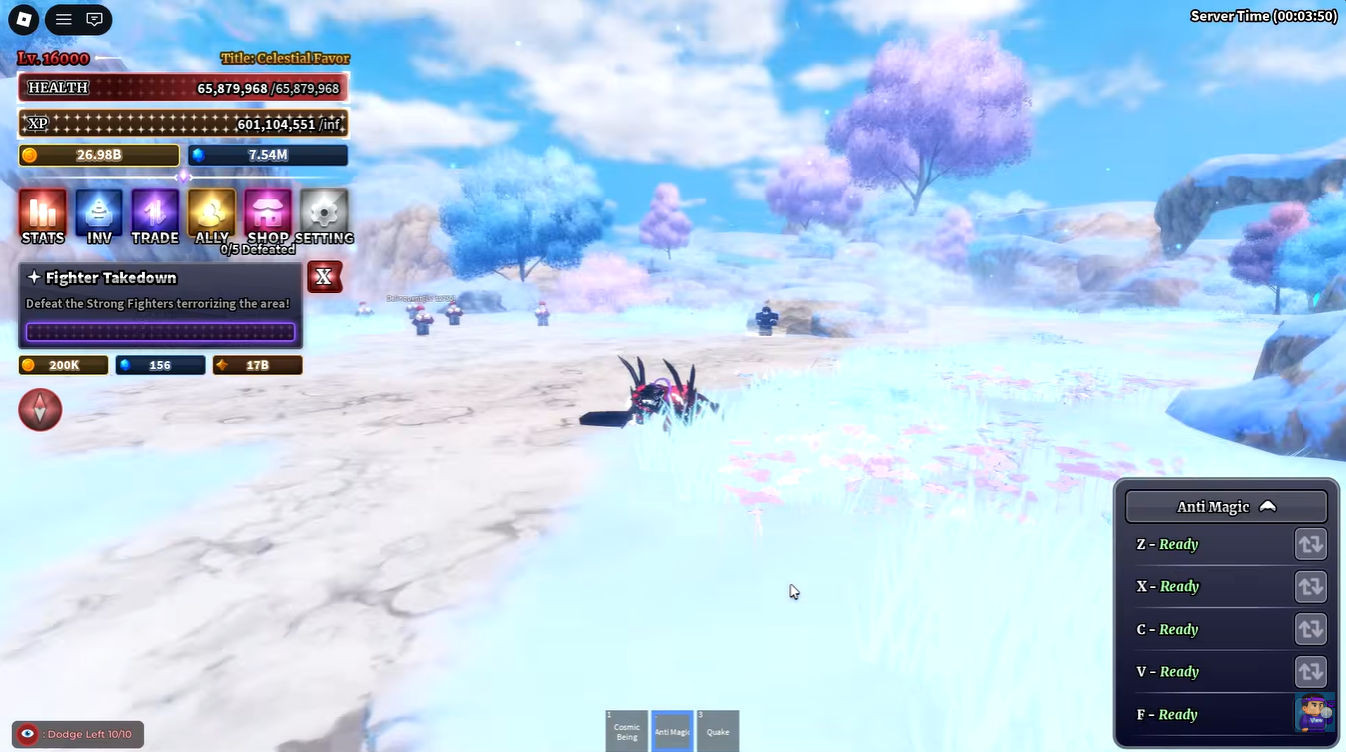Click the Fighter Takedown progress bar
The image size is (1346, 752).
point(160,331)
